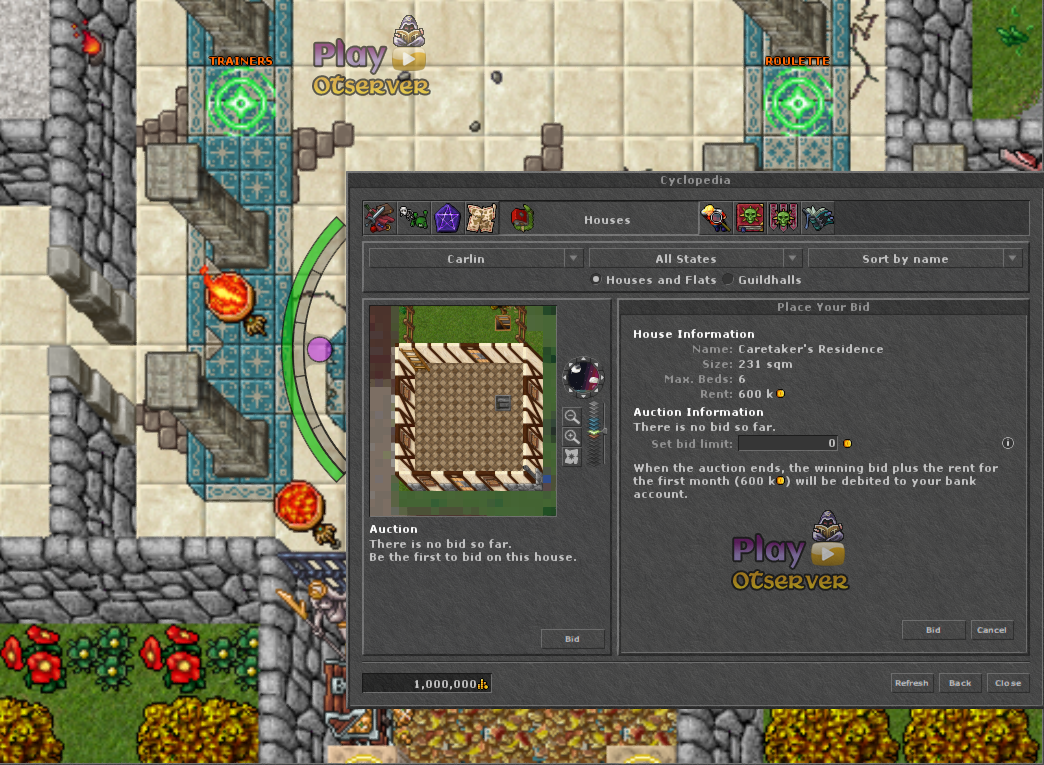Viewport: 1044px width, 765px height.
Task: Open the Carlin town dropdown
Action: [x=476, y=259]
